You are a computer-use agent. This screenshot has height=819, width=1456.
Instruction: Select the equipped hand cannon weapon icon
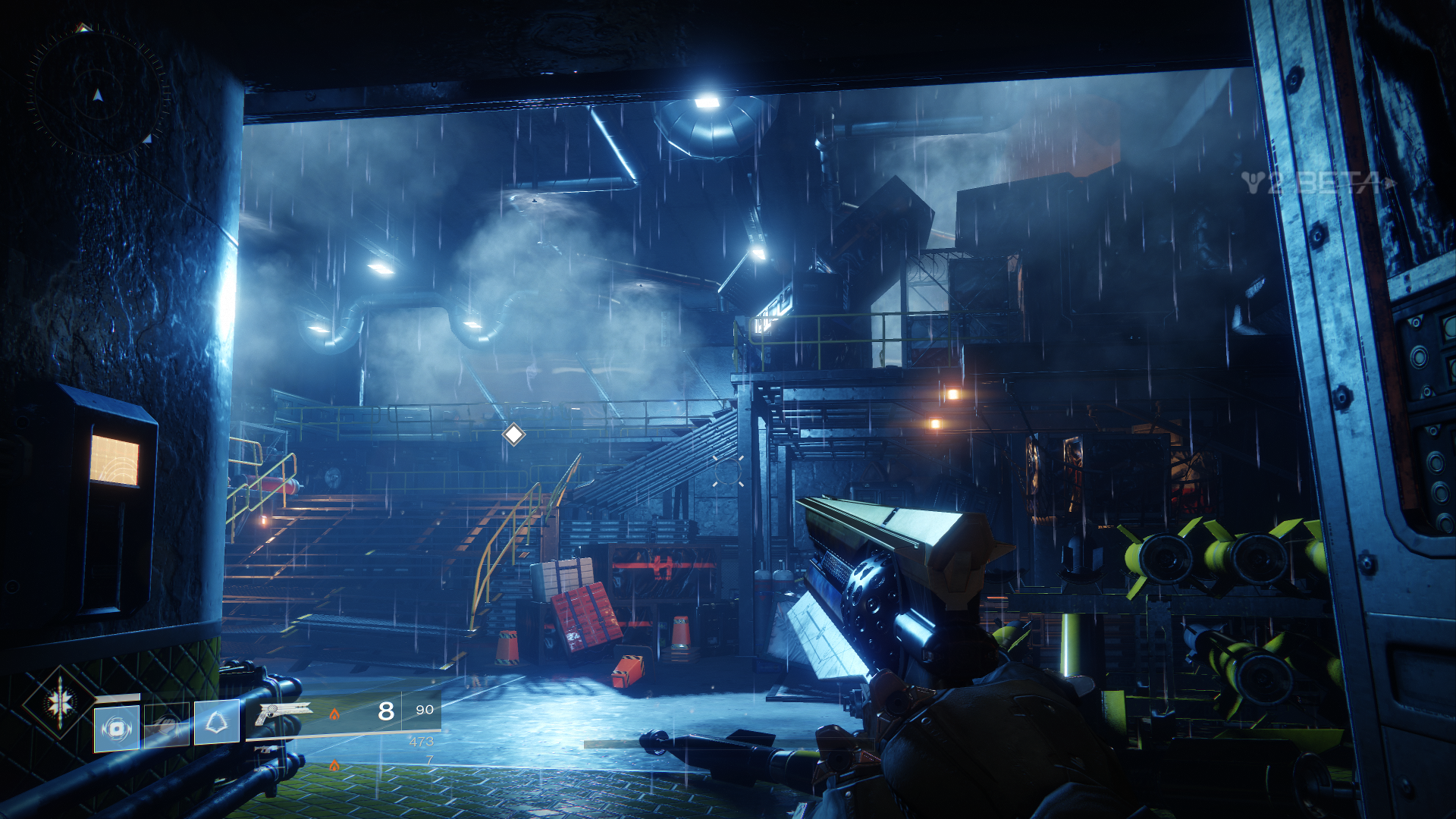point(284,713)
